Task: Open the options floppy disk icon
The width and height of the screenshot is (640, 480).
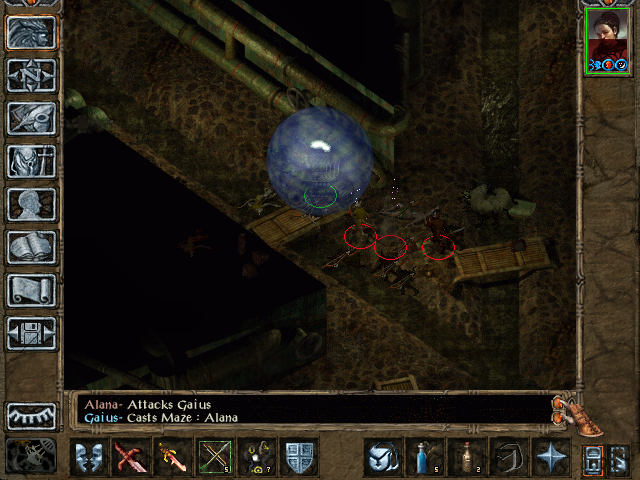Action: [x=32, y=334]
